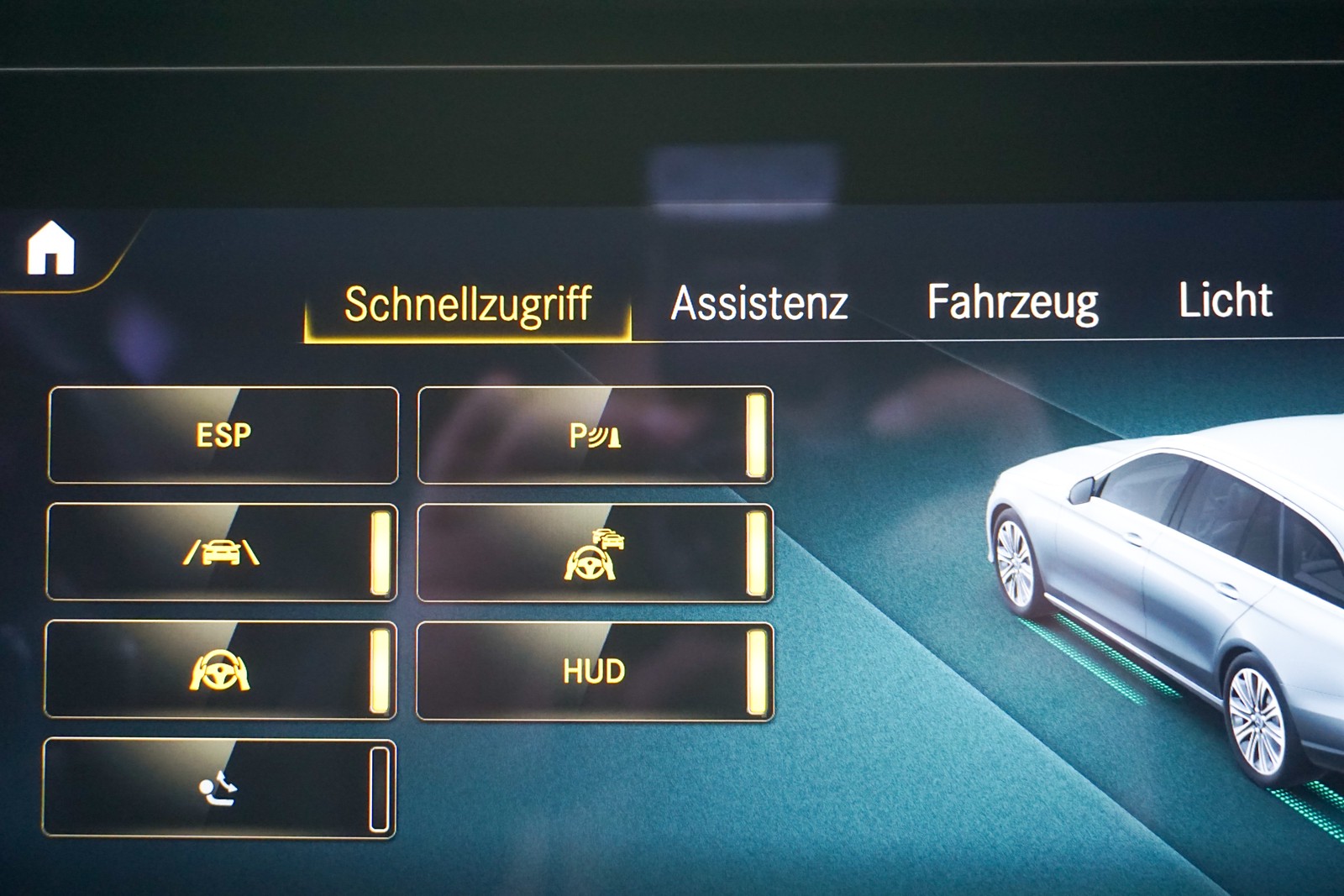Toggle the parking sensor assist button
This screenshot has height=896, width=1344.
pyautogui.click(x=595, y=435)
